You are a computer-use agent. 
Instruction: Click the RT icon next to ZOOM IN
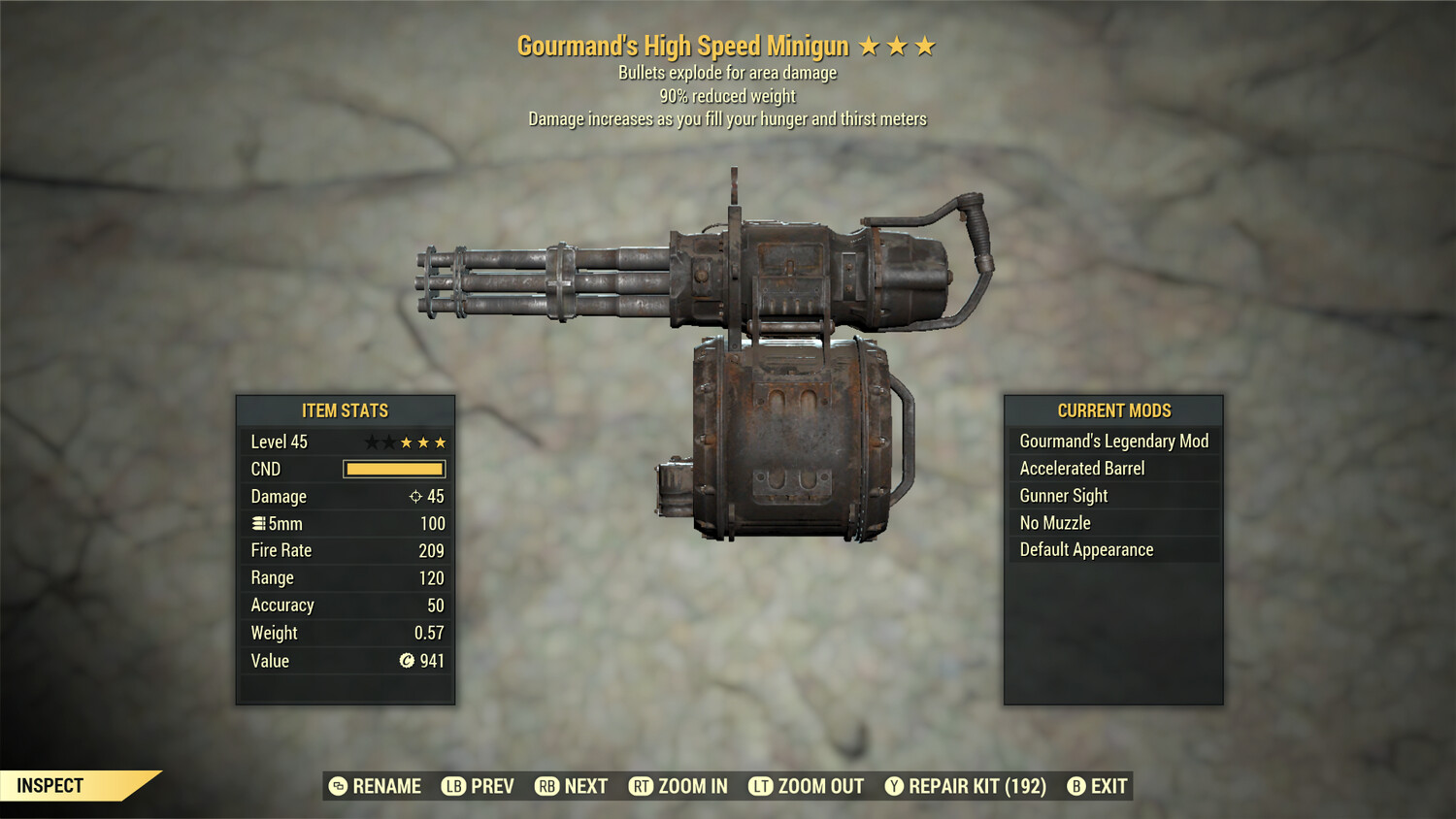pos(642,786)
